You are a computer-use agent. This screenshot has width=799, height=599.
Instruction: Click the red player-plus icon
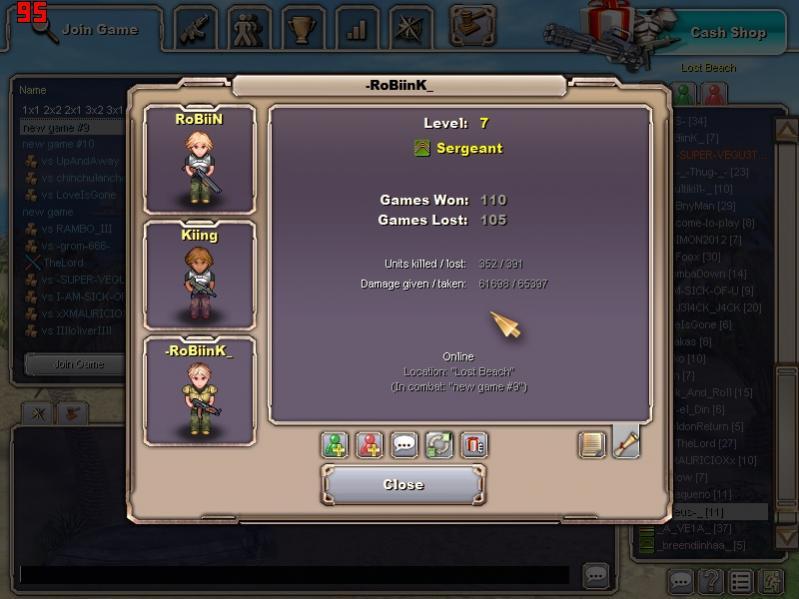[x=370, y=445]
